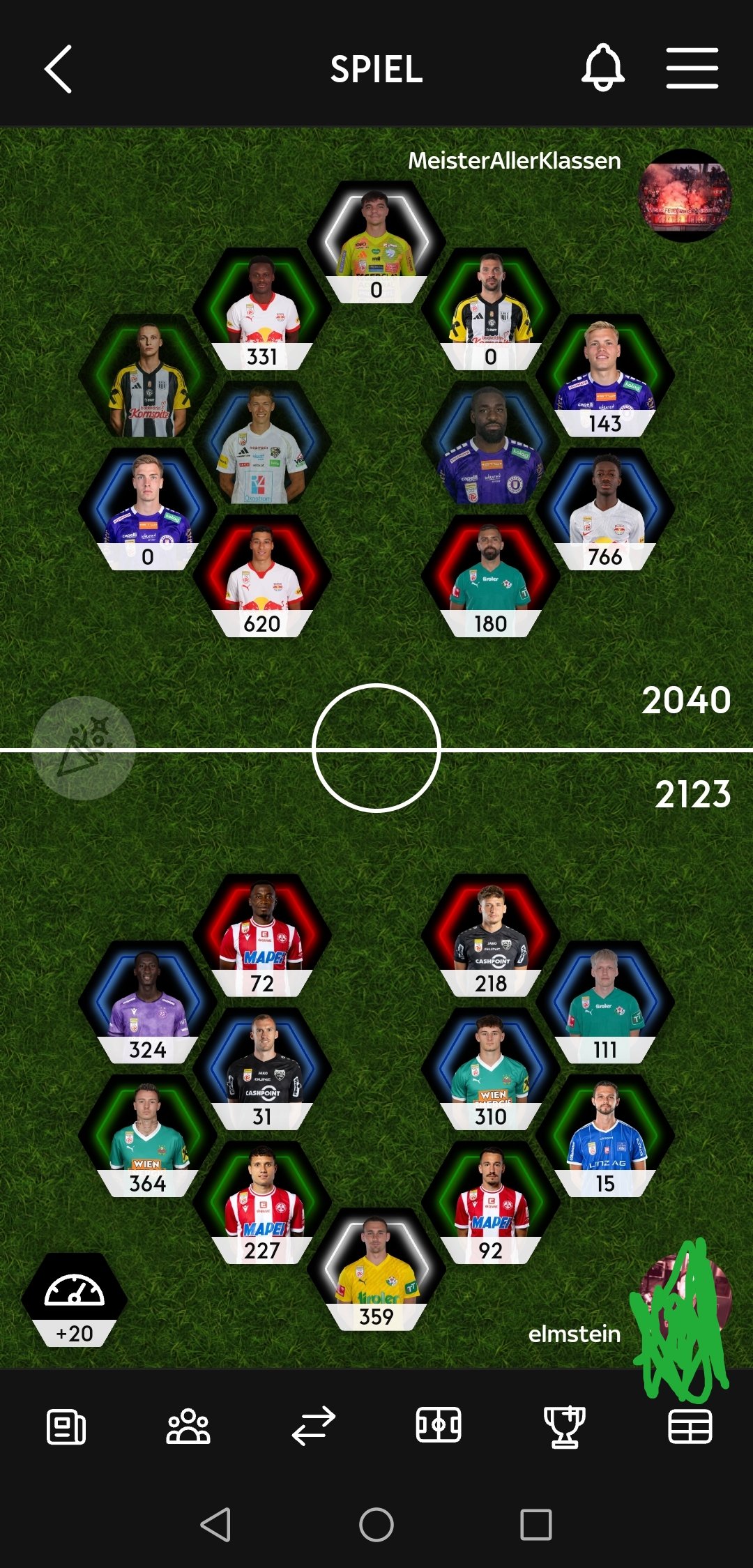Tap the +20 speedometer bonus badge
Screen dimensions: 753x1568
(x=75, y=1300)
